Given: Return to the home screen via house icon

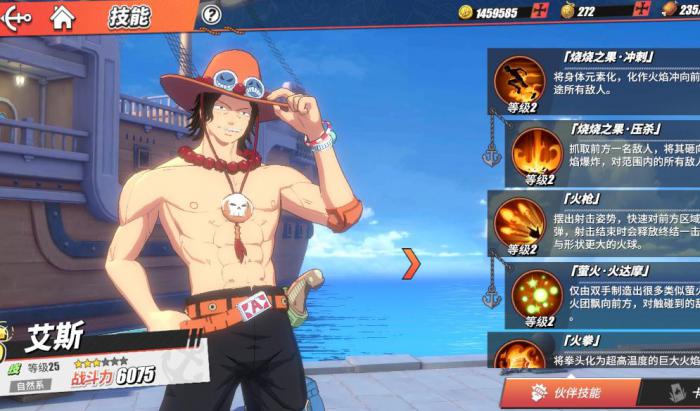Looking at the screenshot, I should [63, 15].
